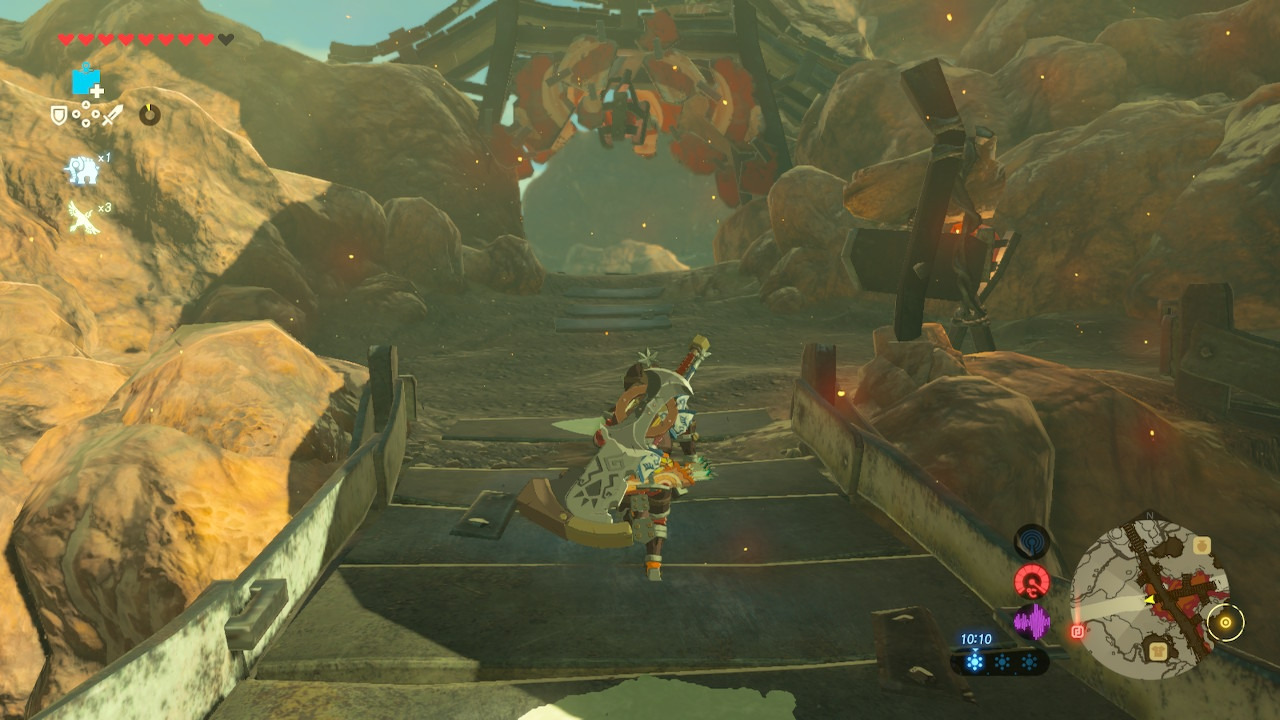The width and height of the screenshot is (1280, 720).
Task: Select the glowing yellow objective marker
Action: click(1225, 623)
